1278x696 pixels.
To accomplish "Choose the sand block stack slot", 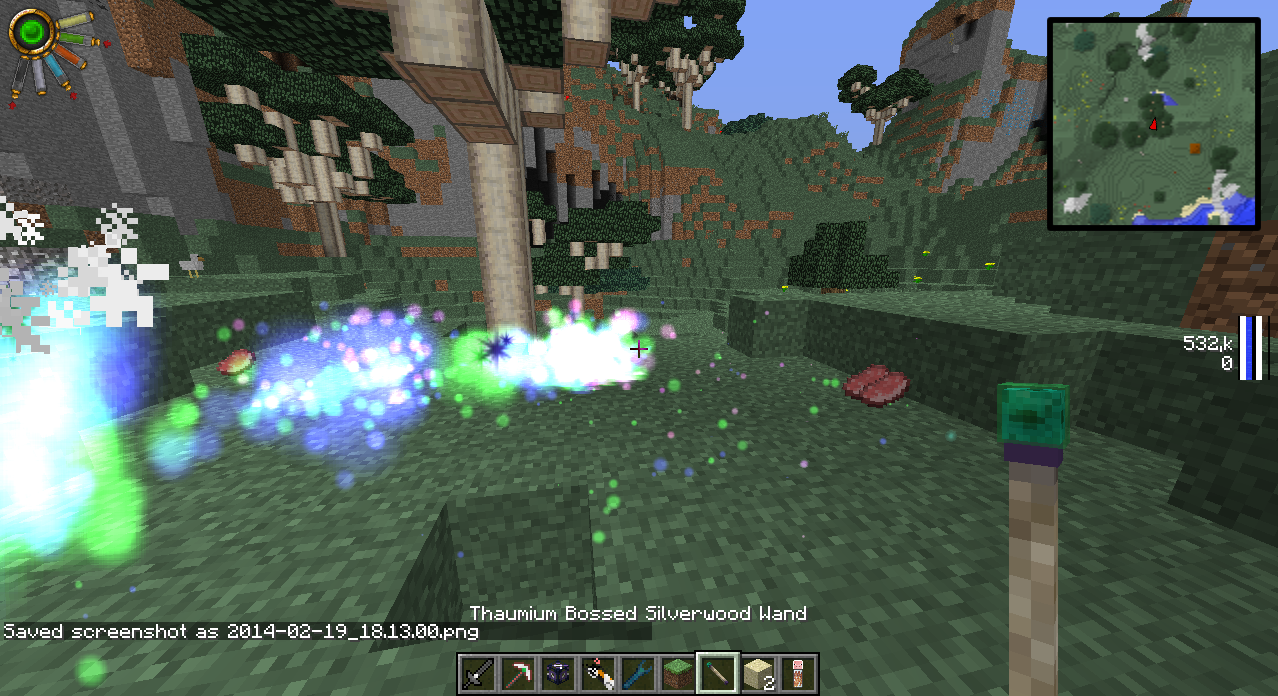I will pyautogui.click(x=758, y=674).
